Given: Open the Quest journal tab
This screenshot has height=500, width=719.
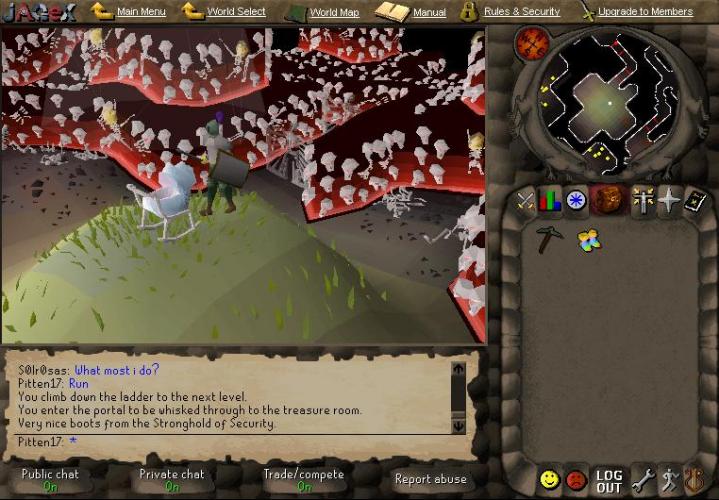Looking at the screenshot, I should 577,201.
